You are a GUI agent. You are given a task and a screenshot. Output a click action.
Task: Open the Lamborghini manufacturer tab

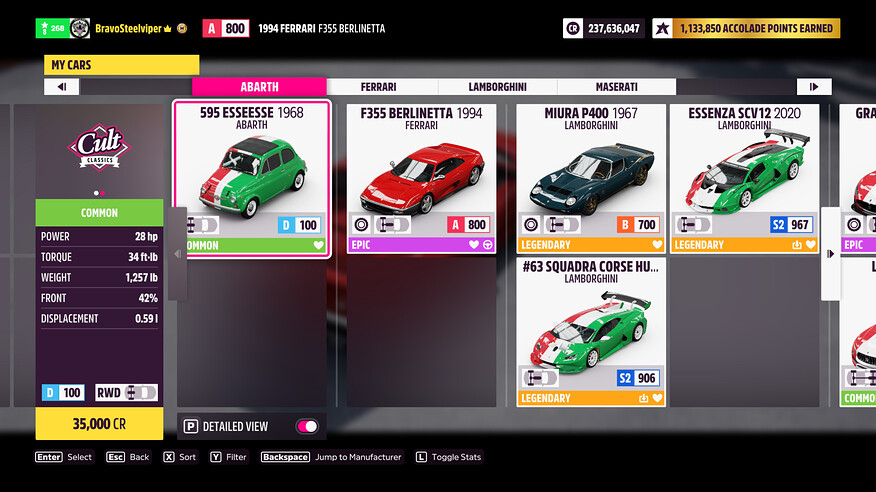click(x=499, y=87)
